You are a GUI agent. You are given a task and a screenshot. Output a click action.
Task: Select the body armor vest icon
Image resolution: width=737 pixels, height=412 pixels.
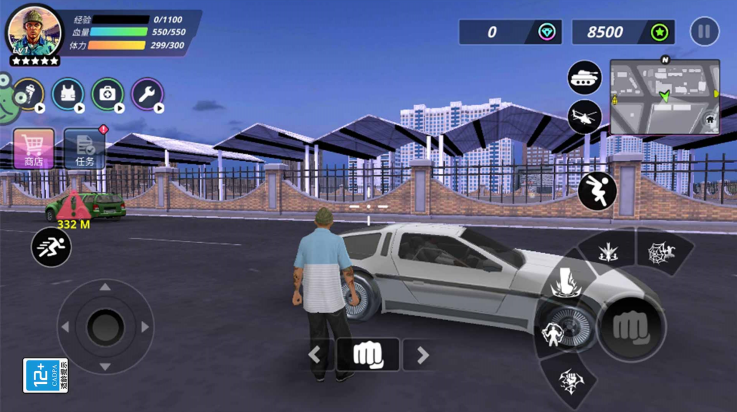[68, 94]
